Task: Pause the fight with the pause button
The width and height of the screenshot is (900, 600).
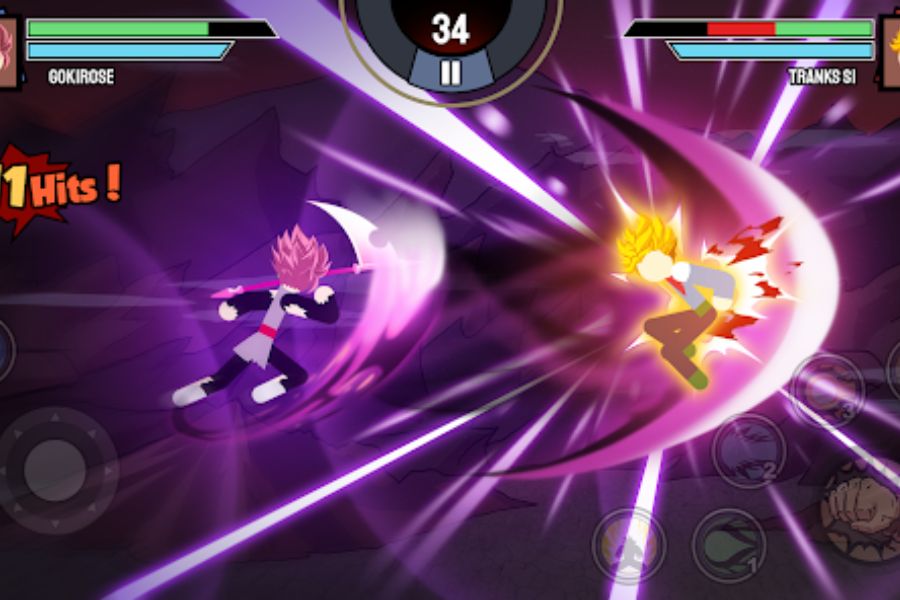Action: (450, 72)
